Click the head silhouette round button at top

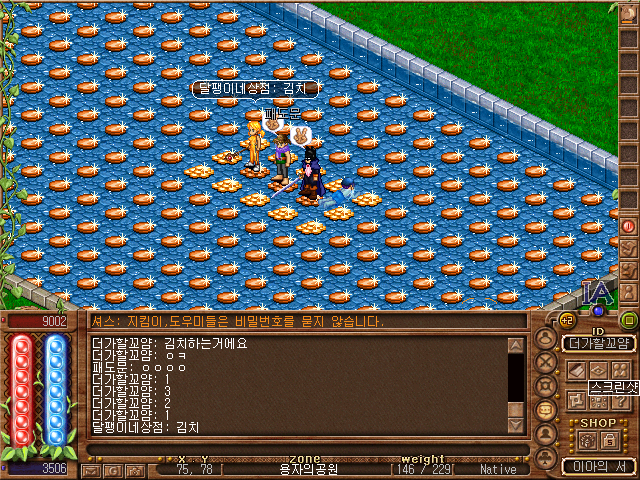546,337
